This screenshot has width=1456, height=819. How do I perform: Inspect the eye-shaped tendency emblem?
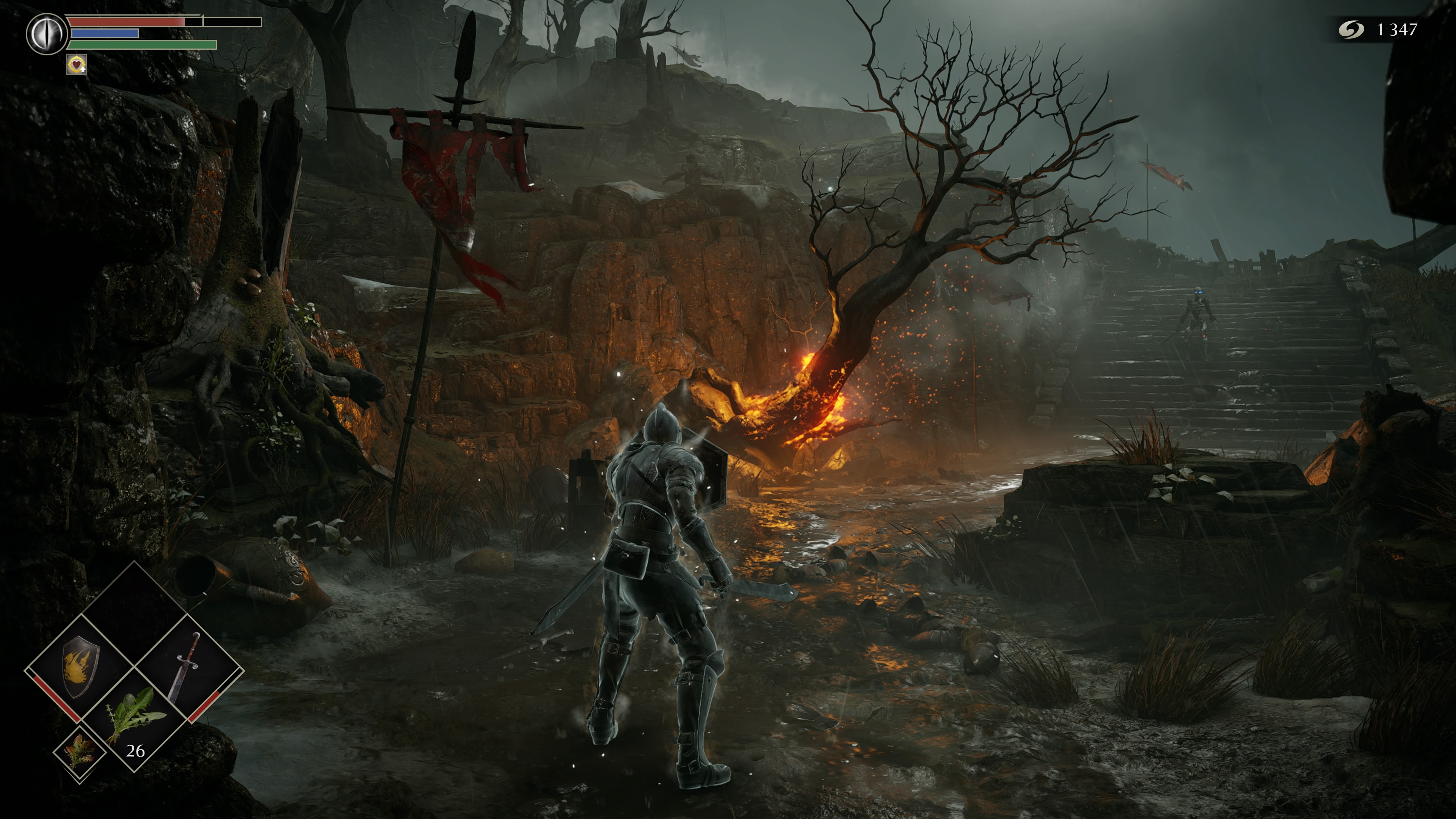[x=46, y=33]
